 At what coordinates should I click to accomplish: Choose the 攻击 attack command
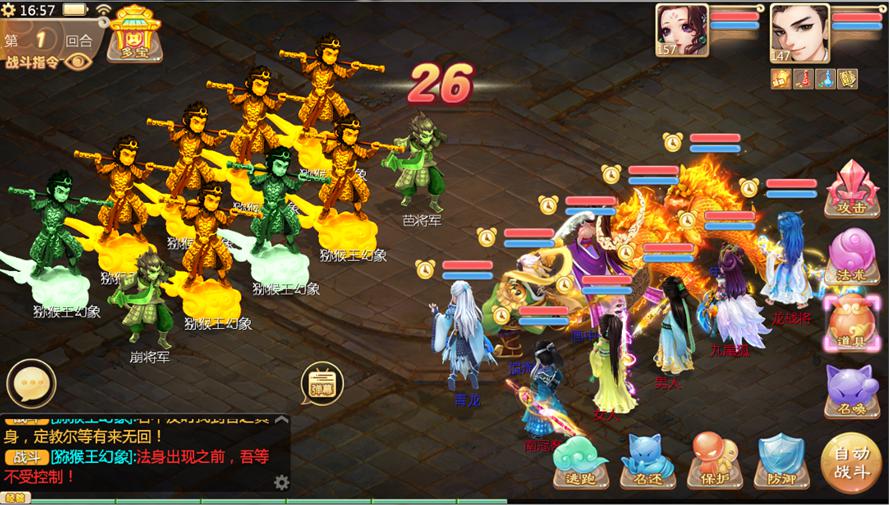[x=848, y=190]
